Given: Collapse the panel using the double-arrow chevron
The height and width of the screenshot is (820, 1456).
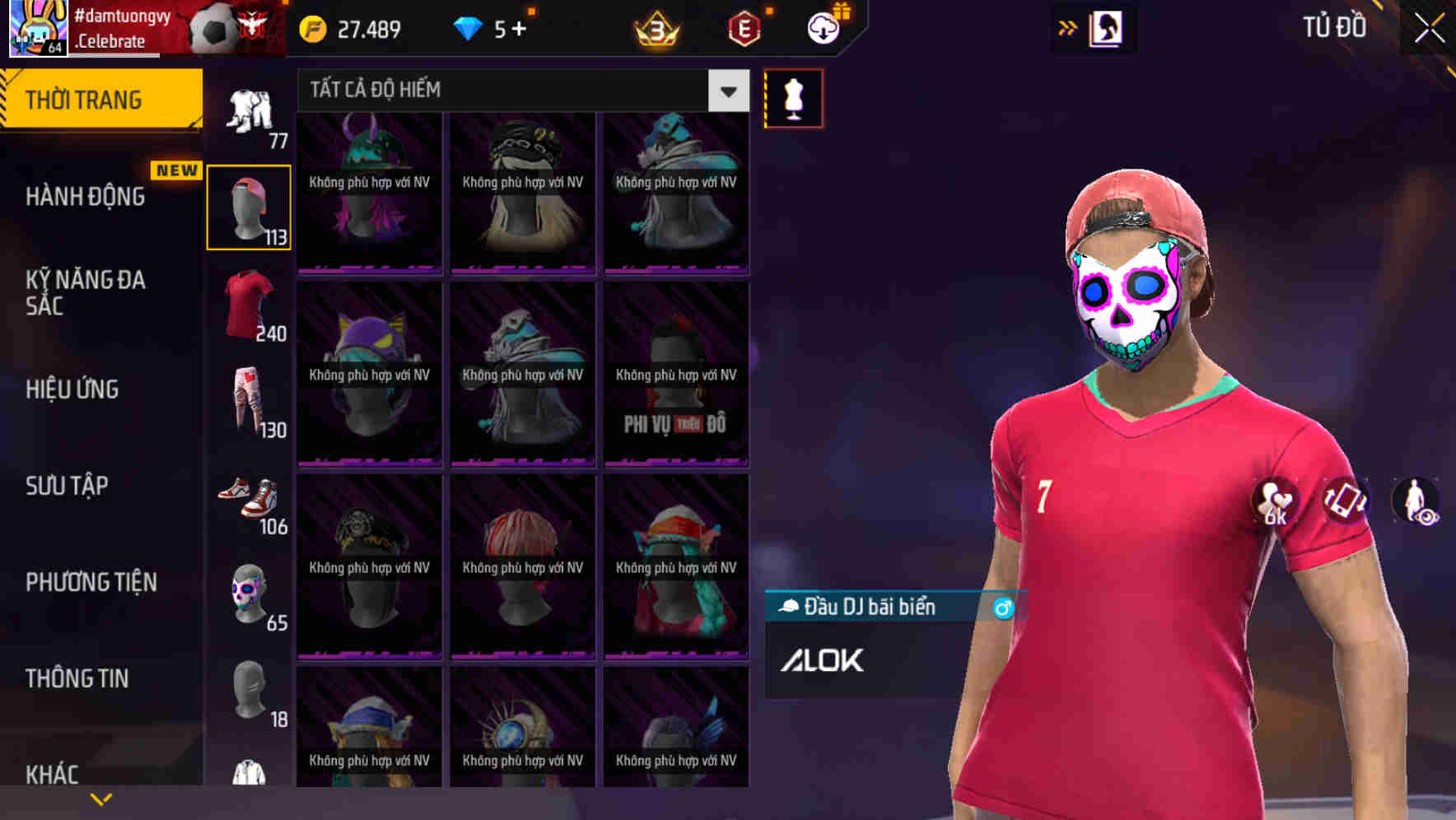Looking at the screenshot, I should pyautogui.click(x=1068, y=27).
